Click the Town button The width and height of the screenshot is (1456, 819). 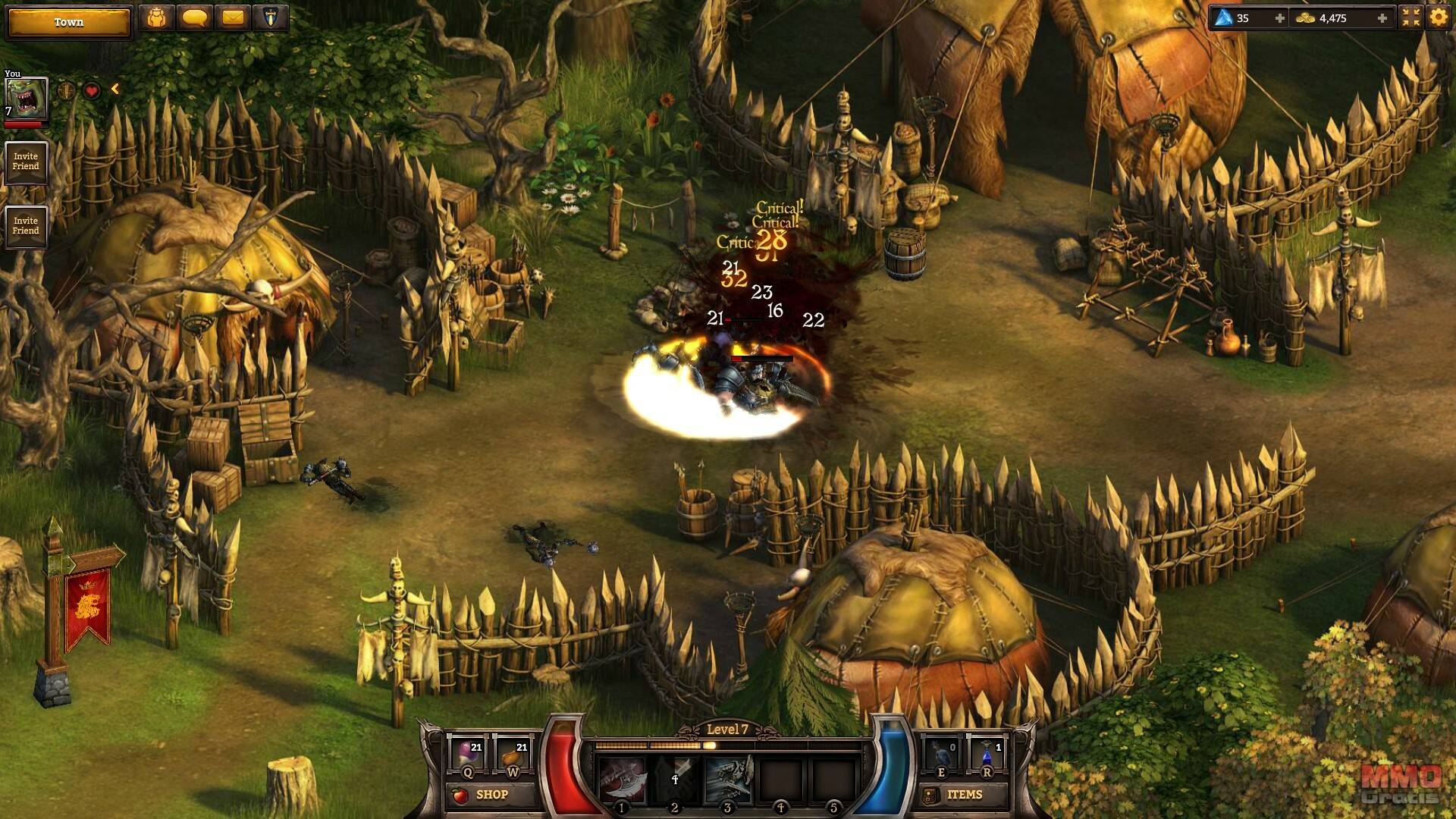68,22
